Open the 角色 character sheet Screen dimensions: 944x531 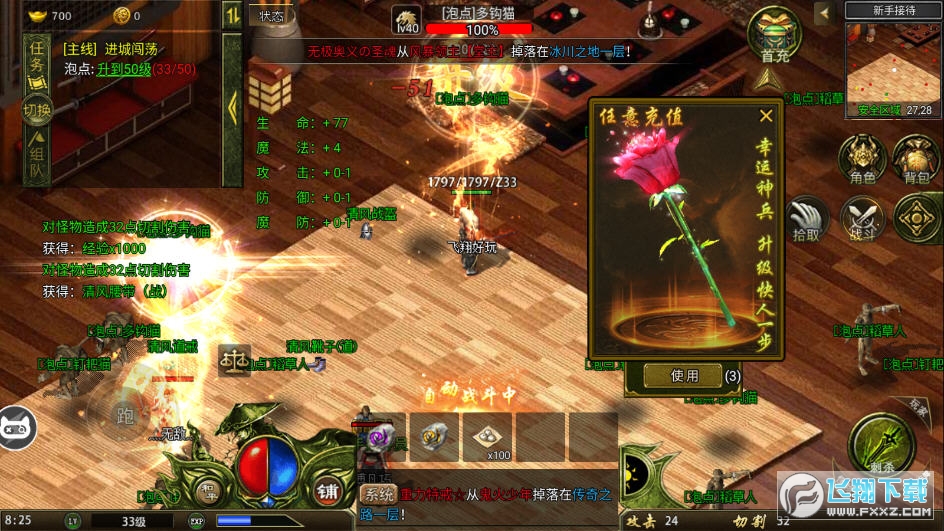click(861, 160)
